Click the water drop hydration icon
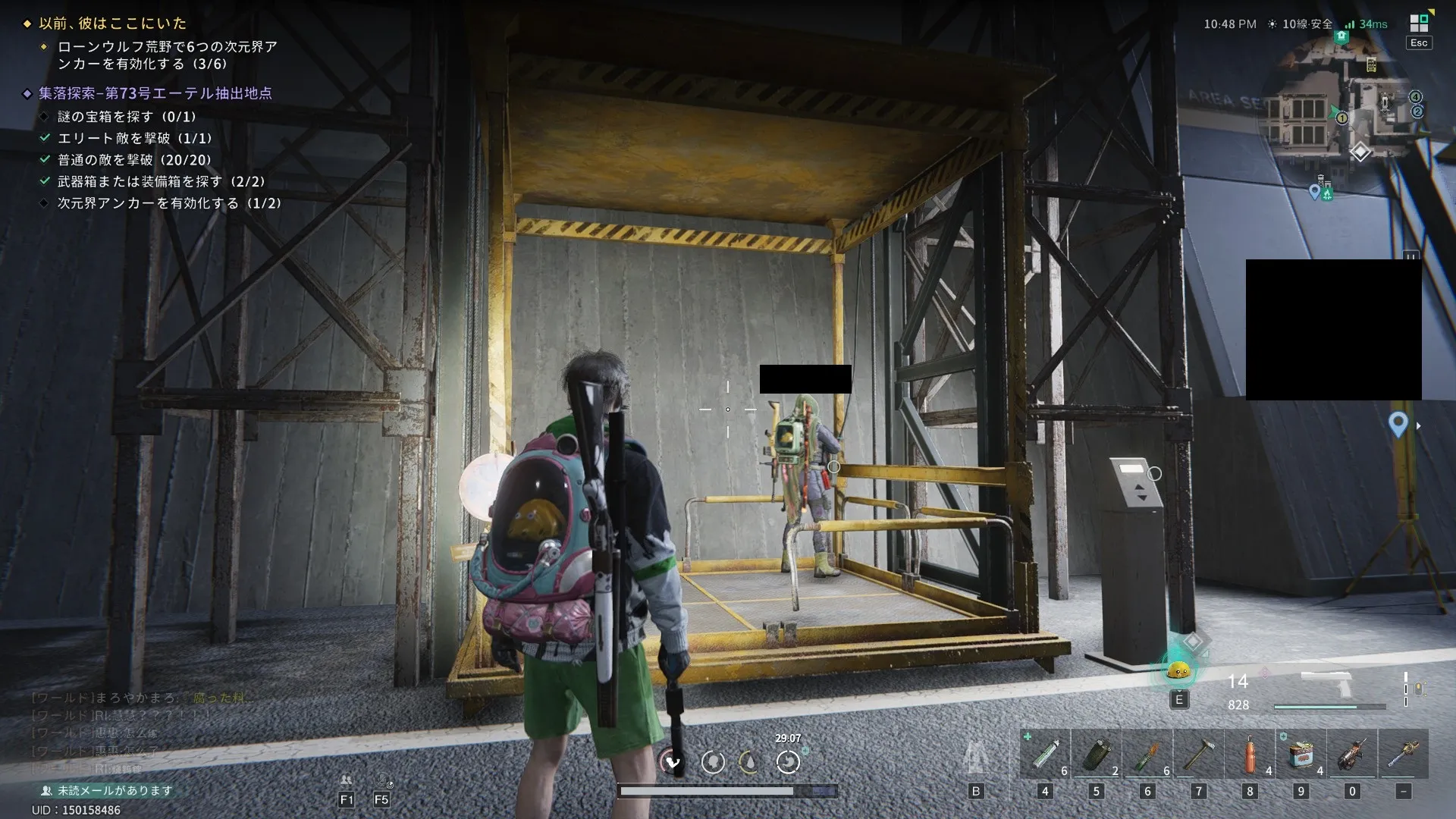 pyautogui.click(x=749, y=761)
